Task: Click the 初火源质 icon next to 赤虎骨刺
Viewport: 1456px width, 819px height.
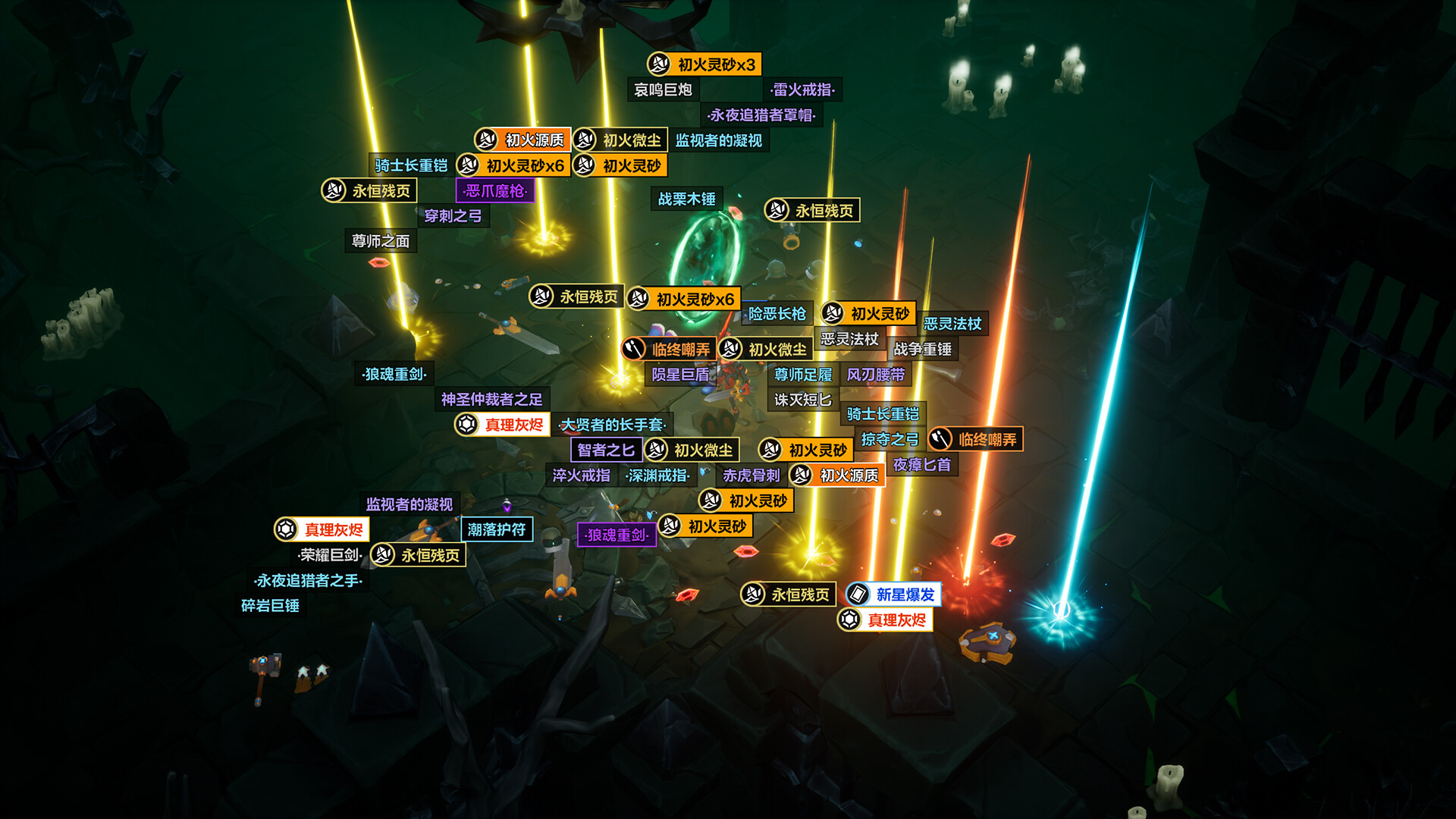Action: tap(802, 476)
